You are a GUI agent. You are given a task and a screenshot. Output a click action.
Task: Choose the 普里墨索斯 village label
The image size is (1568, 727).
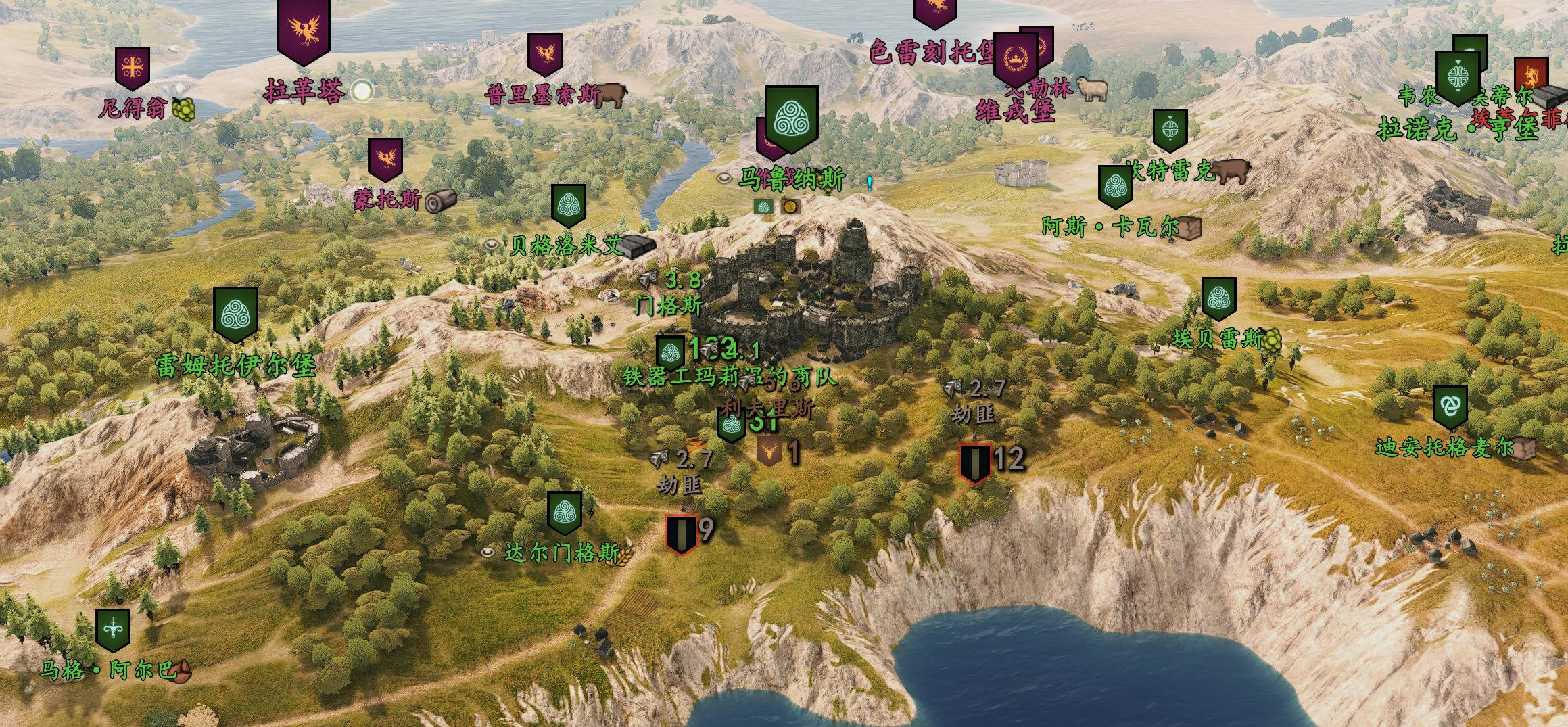542,95
